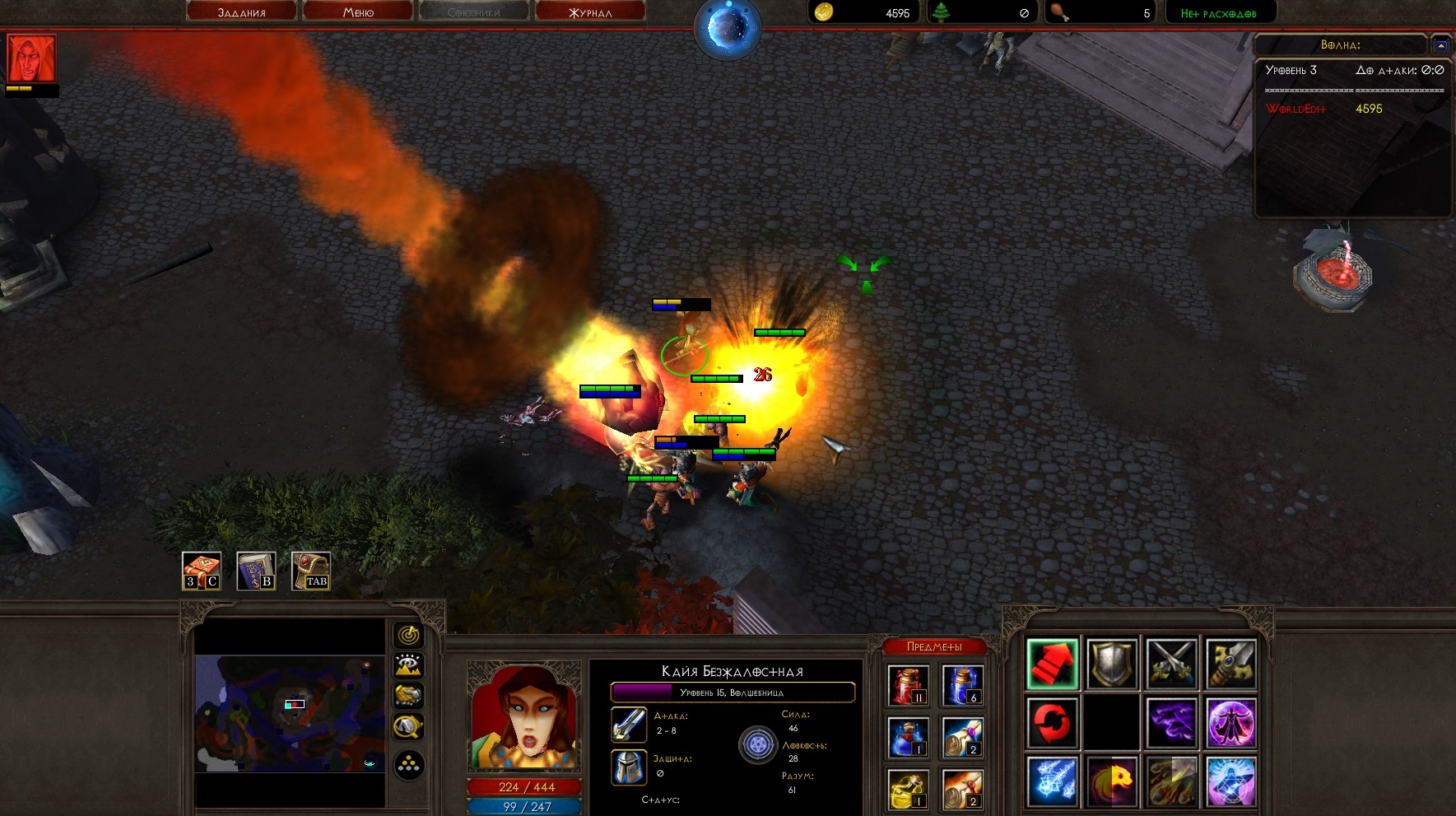The image size is (1456, 816).
Task: Cast the blue ice shards spell
Action: pos(1053,781)
